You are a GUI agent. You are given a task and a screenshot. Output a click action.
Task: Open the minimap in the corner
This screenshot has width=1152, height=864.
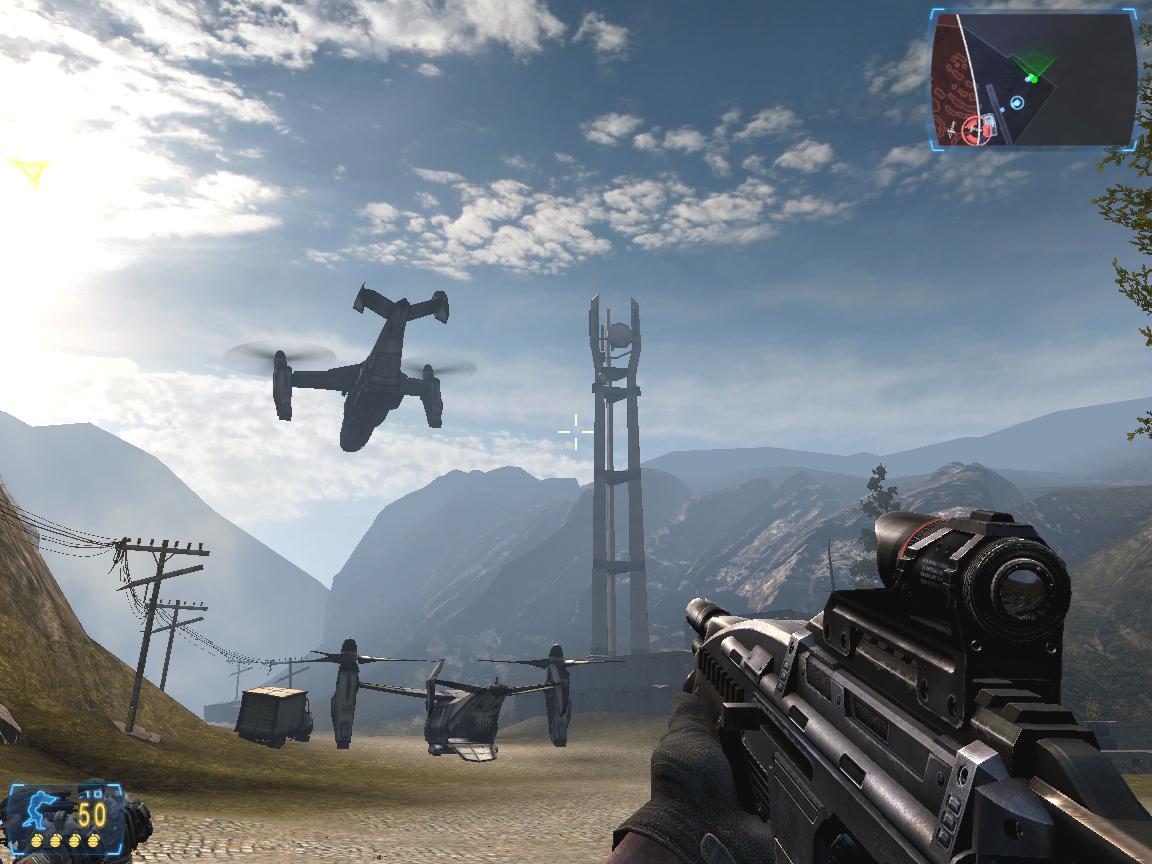pyautogui.click(x=1034, y=79)
